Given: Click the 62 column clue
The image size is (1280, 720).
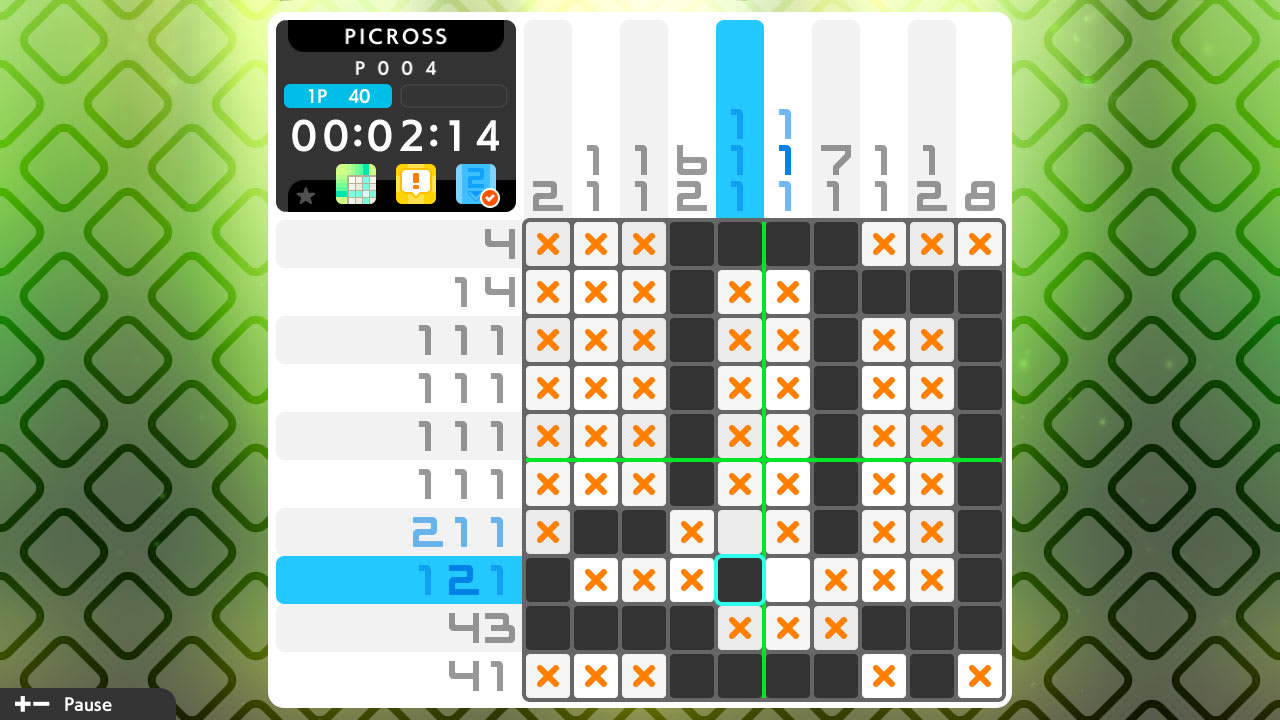Looking at the screenshot, I should (x=692, y=180).
